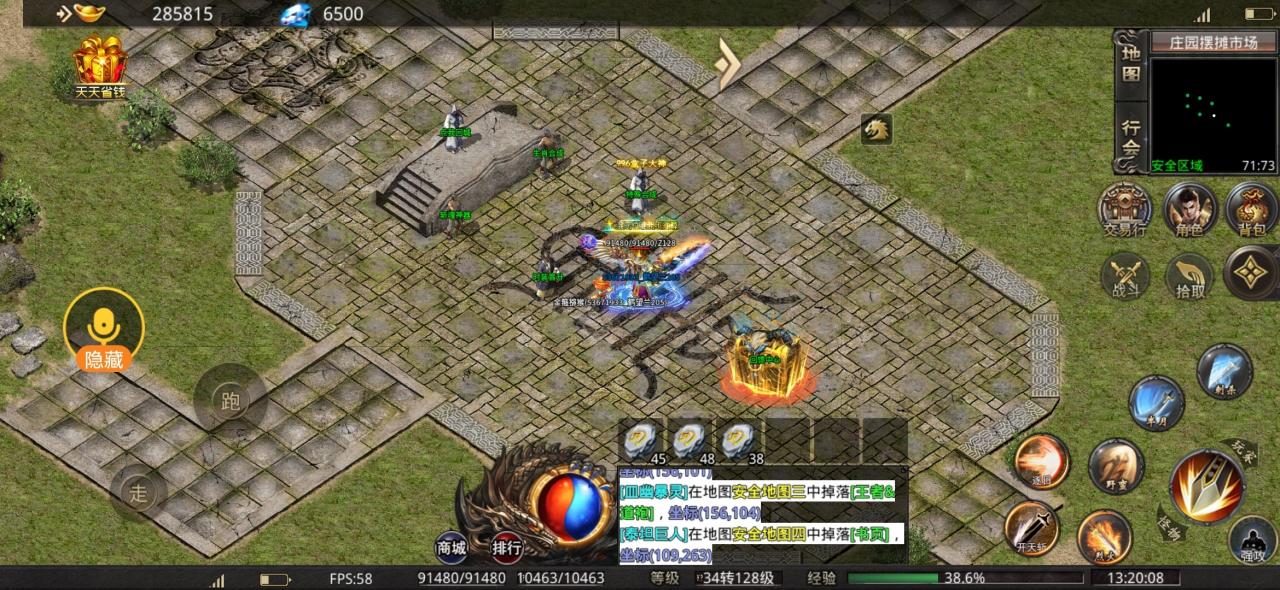Image resolution: width=1280 pixels, height=590 pixels.
Task: Open the 角色 character sheet
Action: [1189, 208]
